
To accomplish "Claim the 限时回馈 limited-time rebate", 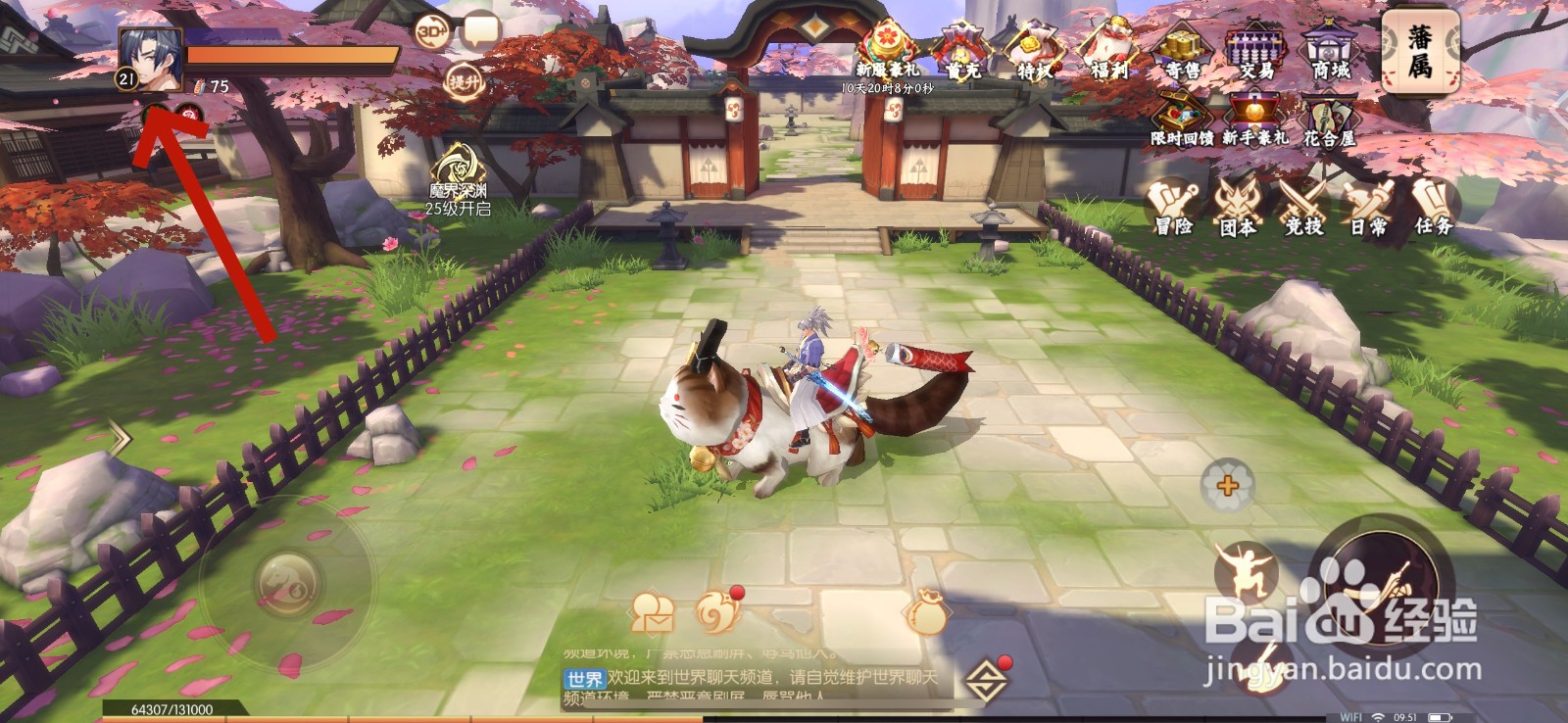I will (x=1182, y=110).
